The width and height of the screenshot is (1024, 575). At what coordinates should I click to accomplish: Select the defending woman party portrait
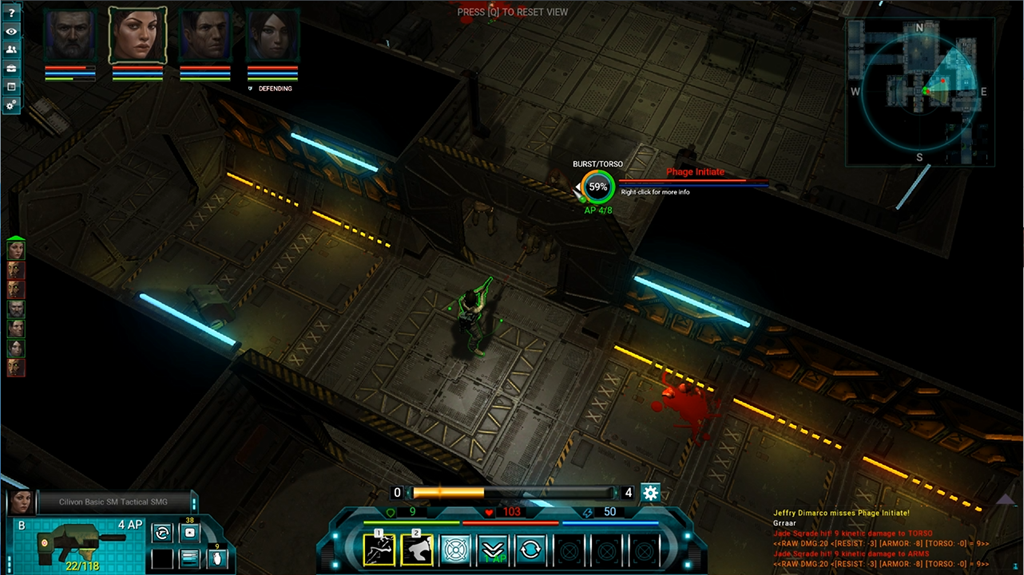pos(273,36)
